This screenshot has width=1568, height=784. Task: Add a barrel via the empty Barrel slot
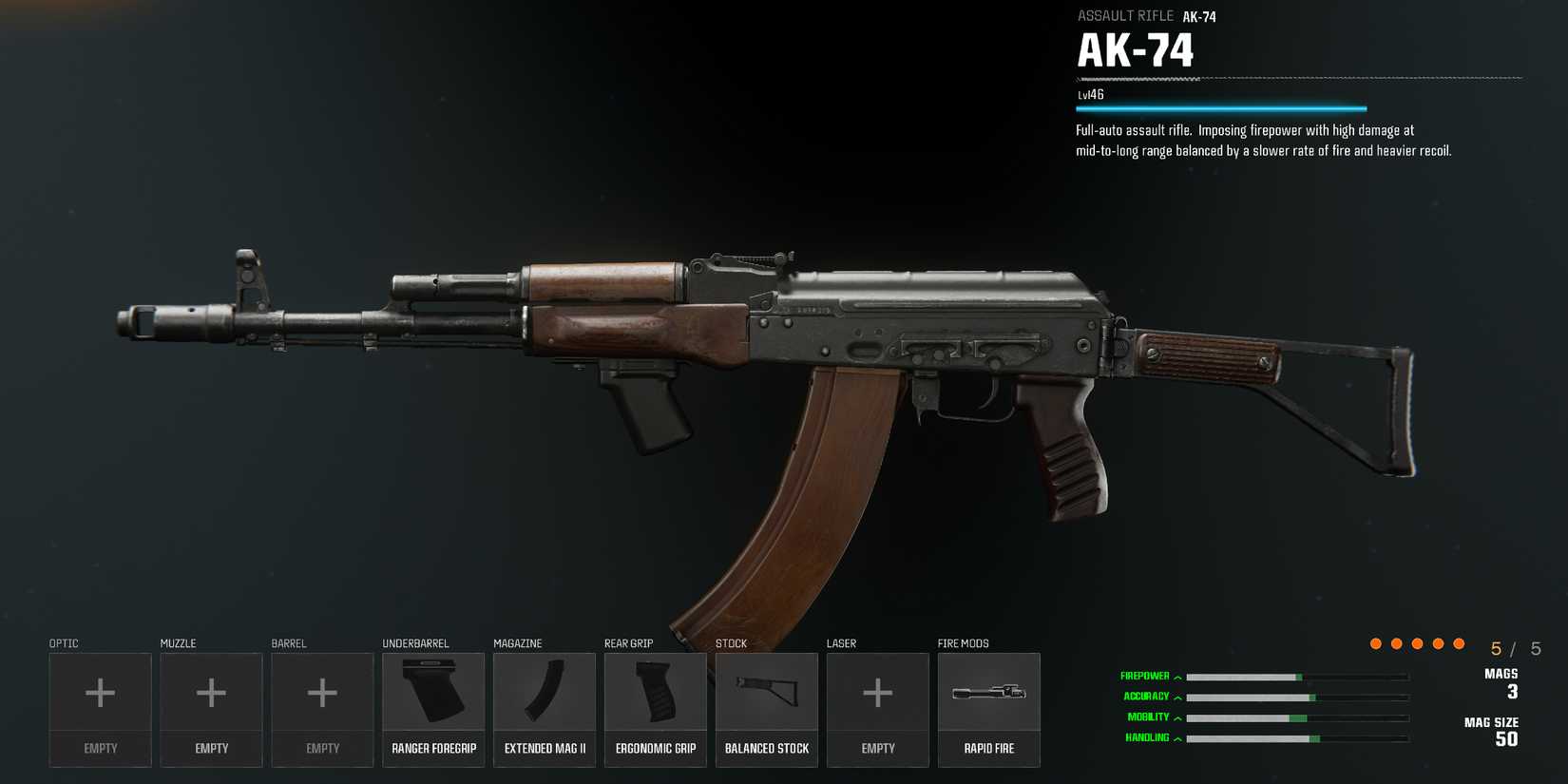322,692
